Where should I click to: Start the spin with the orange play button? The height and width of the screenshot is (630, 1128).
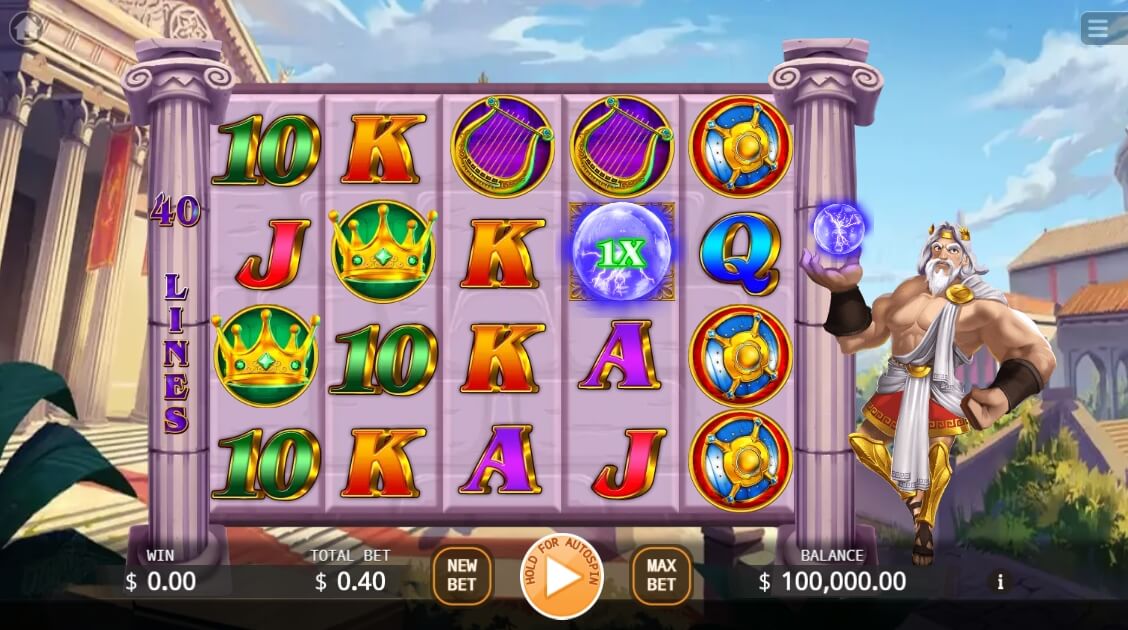[562, 577]
